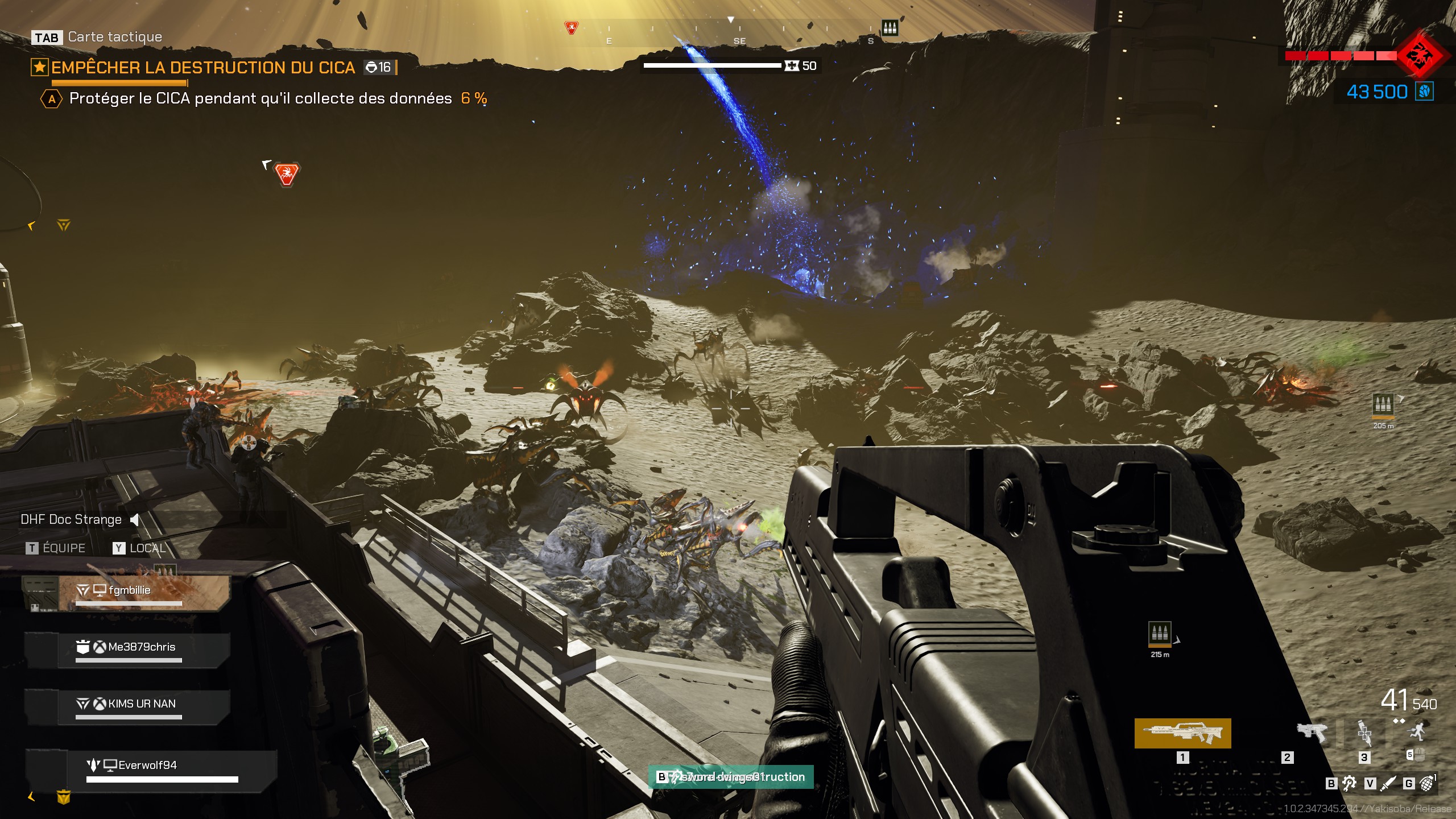Switch to the sidearm pistol slot
This screenshot has height=819, width=1456.
pos(1311,732)
